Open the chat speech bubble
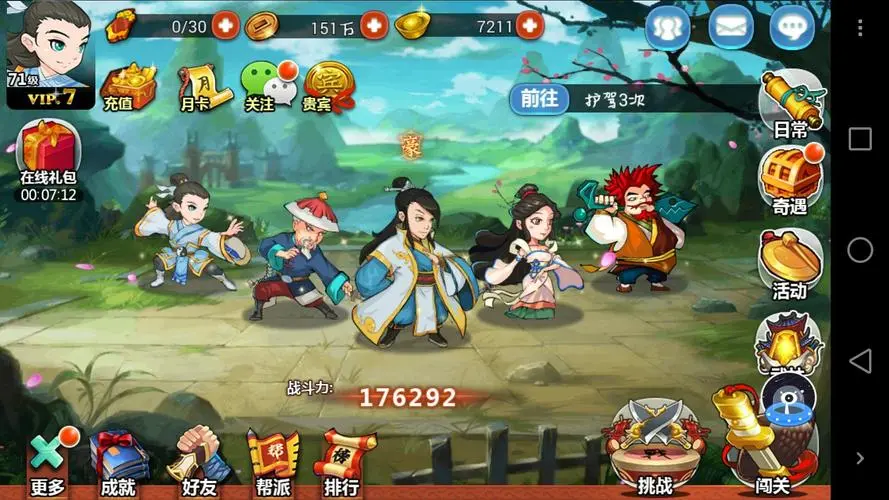This screenshot has height=500, width=889. point(792,27)
